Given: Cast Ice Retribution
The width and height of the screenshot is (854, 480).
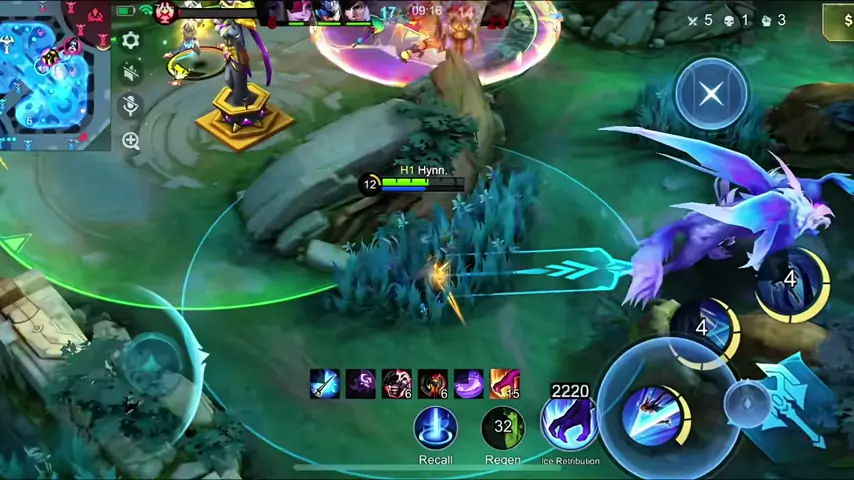Looking at the screenshot, I should 569,424.
